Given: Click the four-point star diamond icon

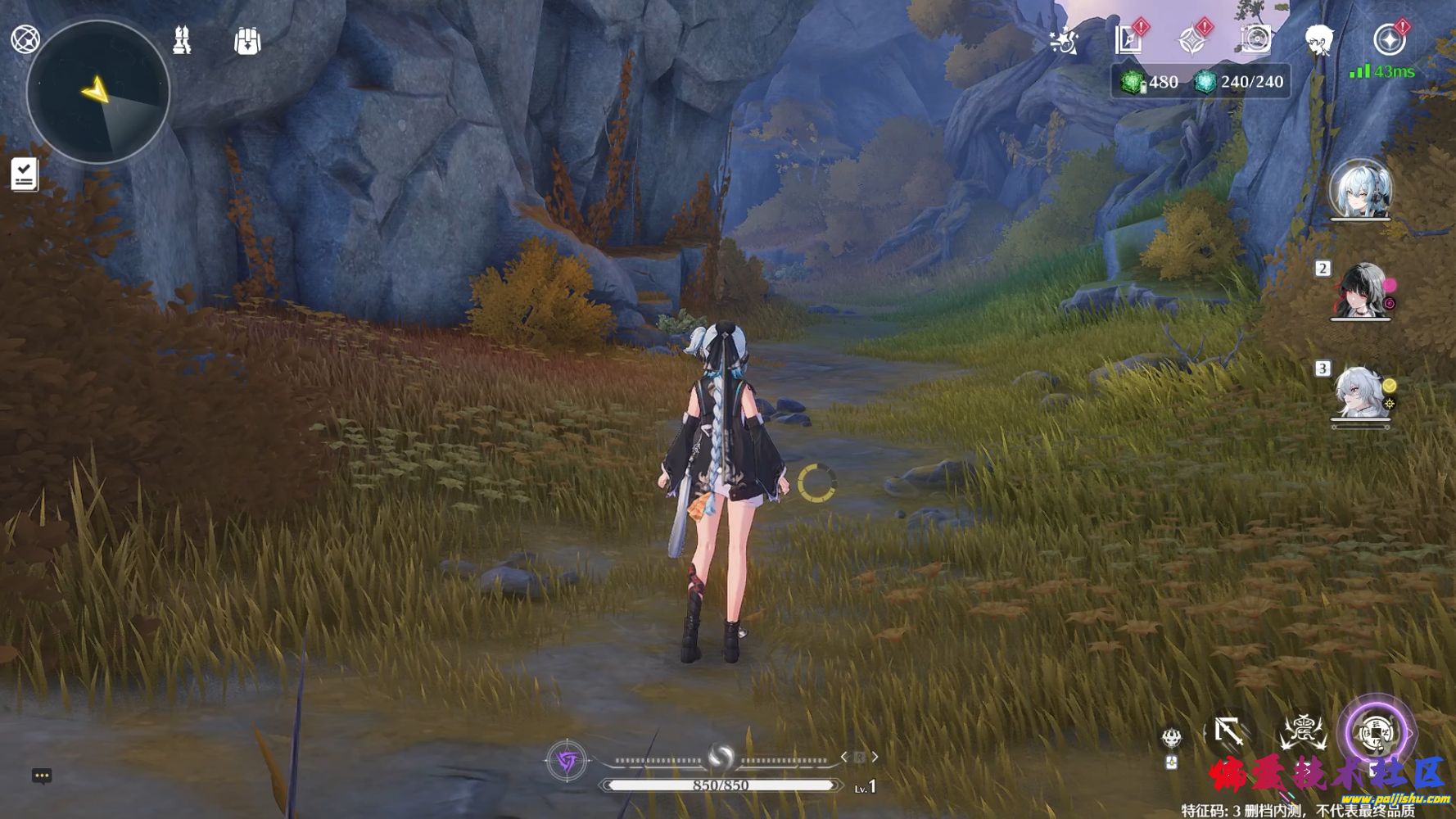Looking at the screenshot, I should pos(1192,39).
